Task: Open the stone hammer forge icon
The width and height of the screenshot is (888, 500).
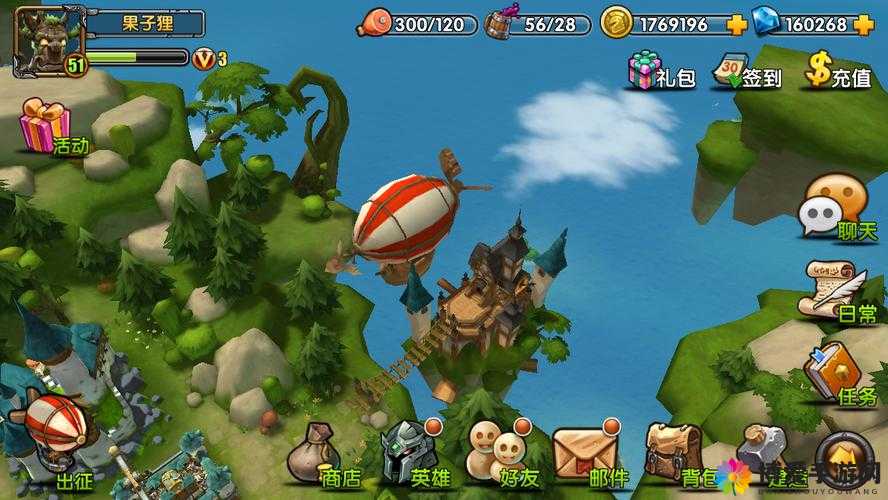Action: 762,450
